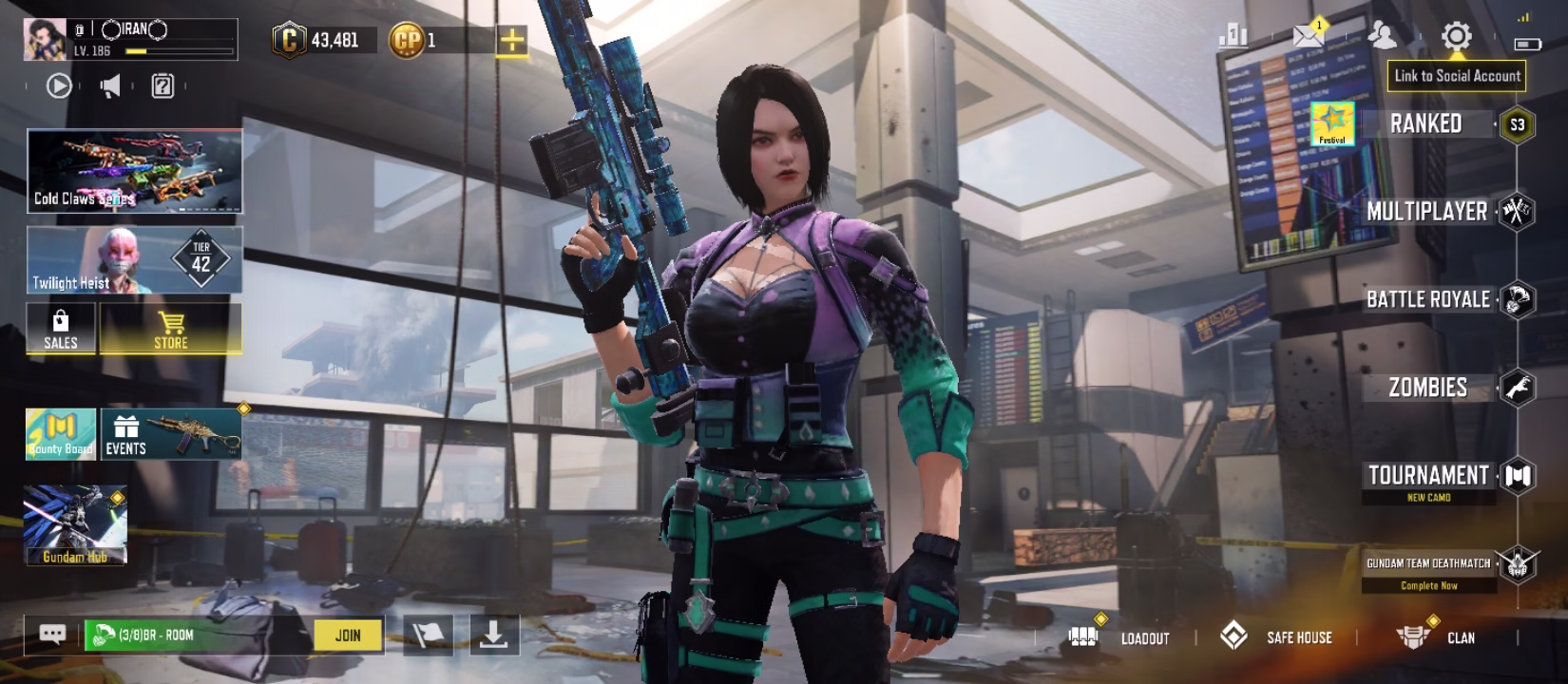The image size is (1568, 684).
Task: Add CP with the plus button
Action: (x=511, y=40)
